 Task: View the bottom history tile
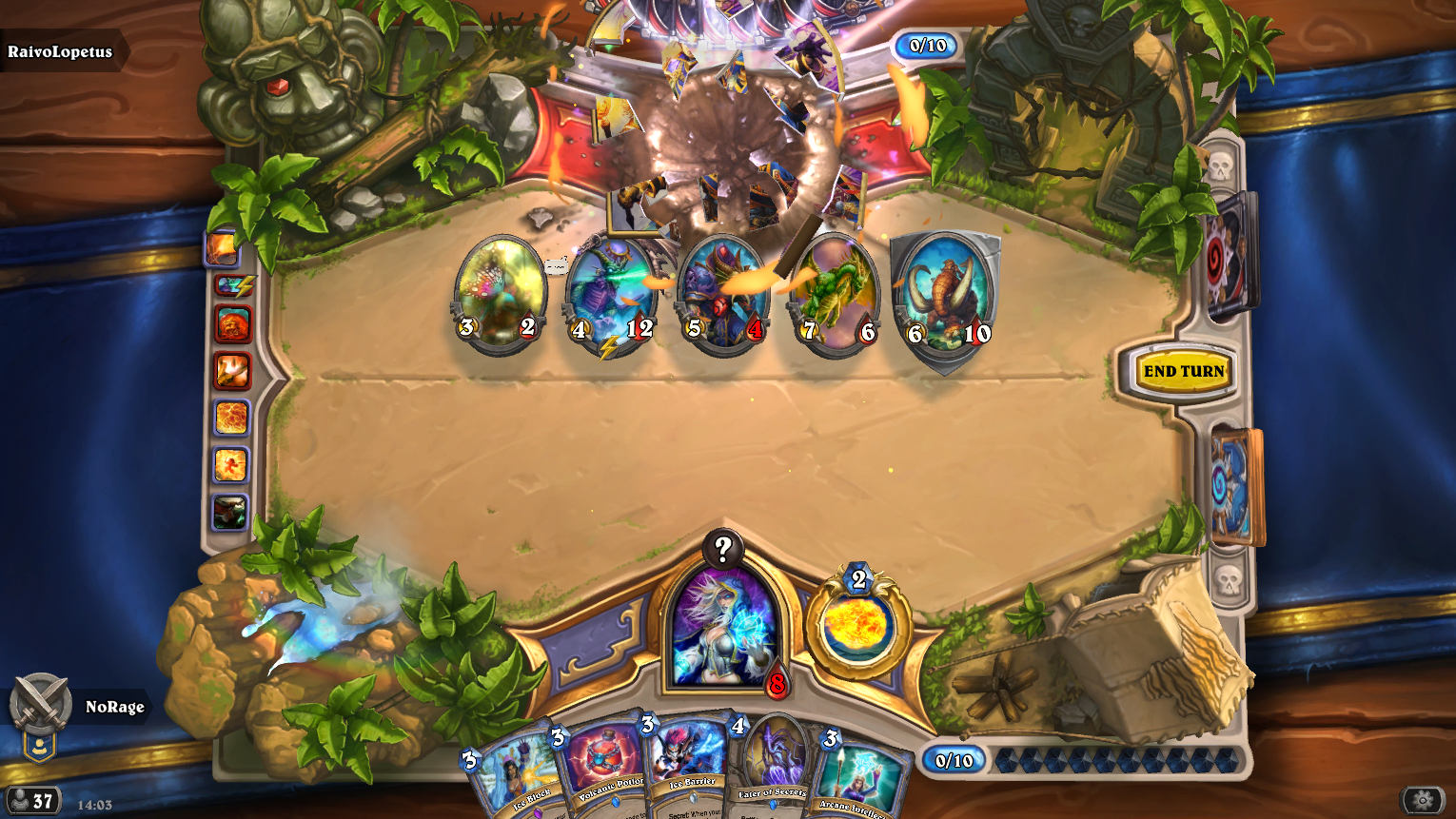coord(230,513)
